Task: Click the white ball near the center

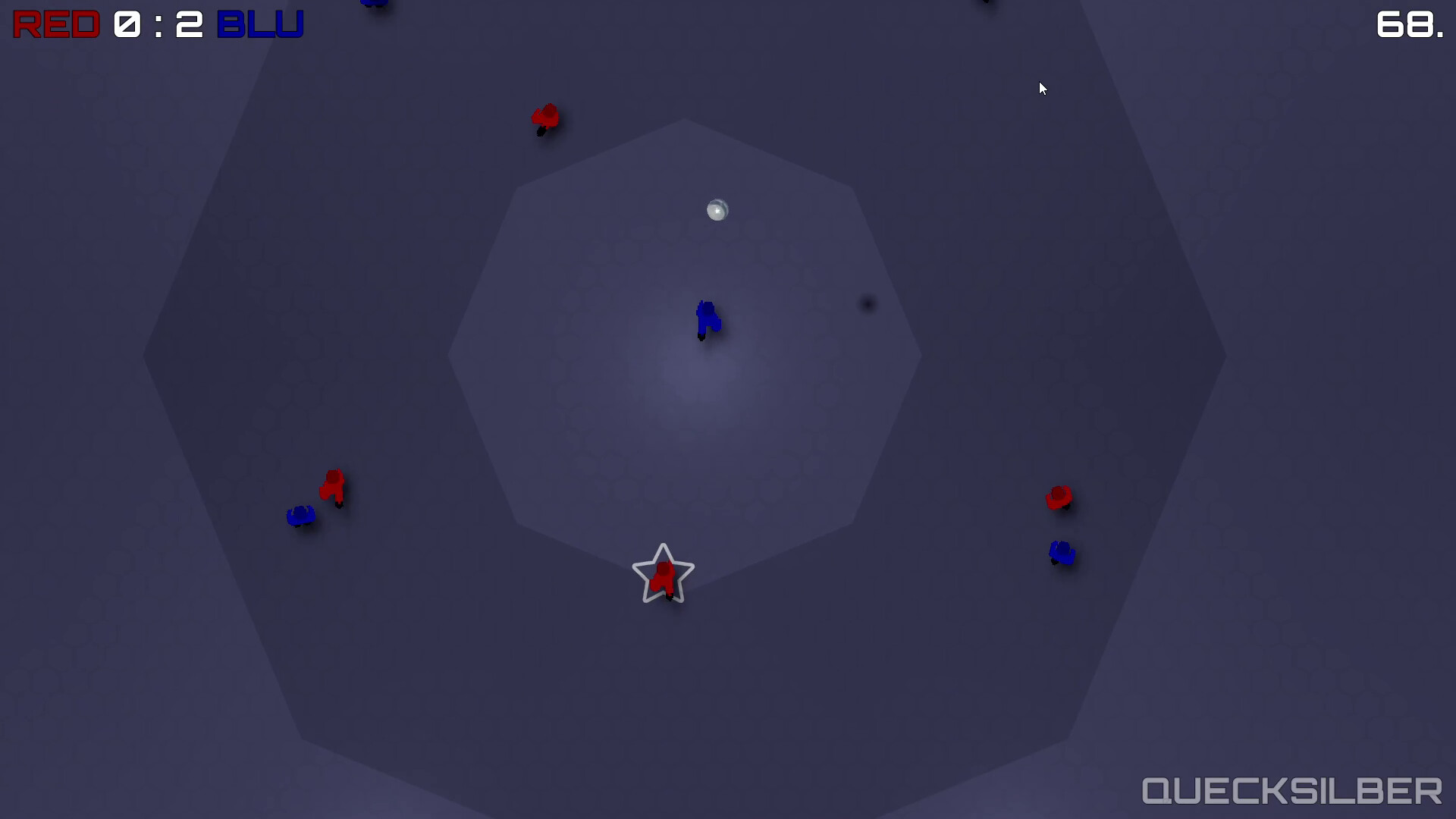Action: 717,210
